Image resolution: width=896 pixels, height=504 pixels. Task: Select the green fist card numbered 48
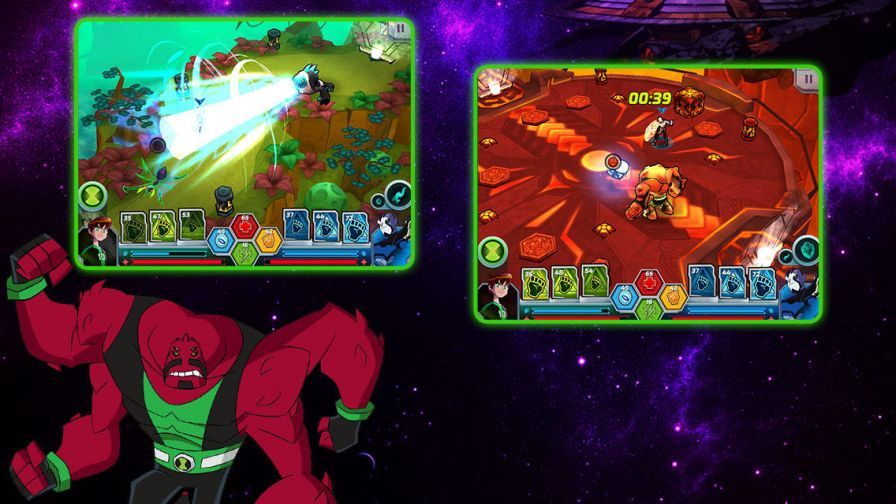click(566, 282)
